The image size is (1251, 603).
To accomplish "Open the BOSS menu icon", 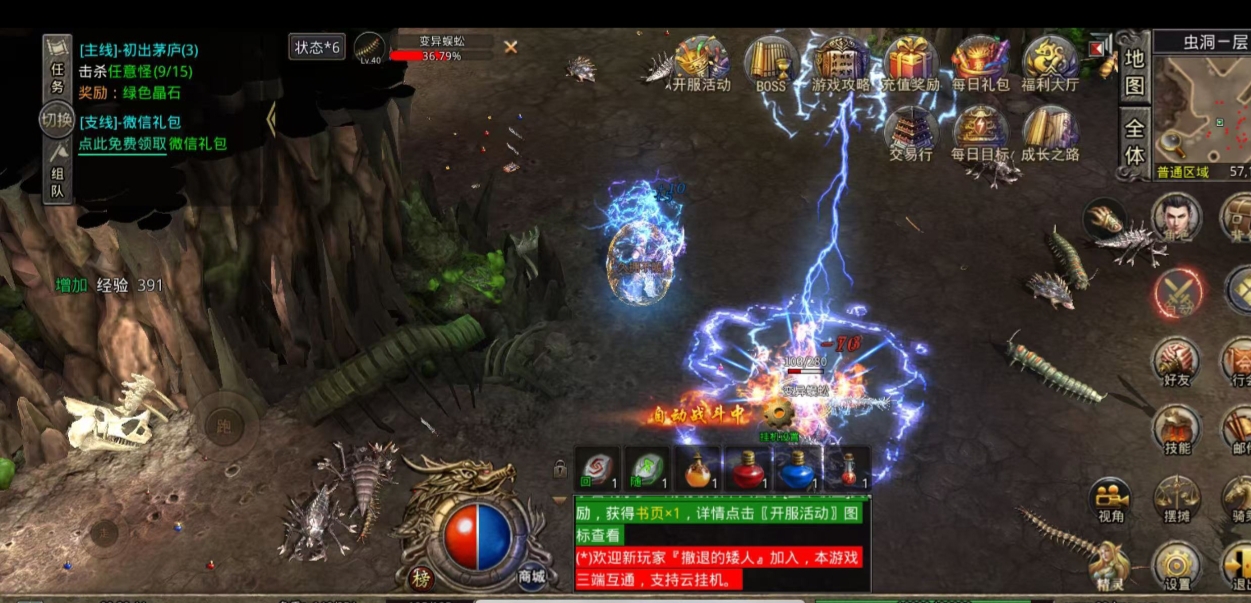I will pos(771,63).
